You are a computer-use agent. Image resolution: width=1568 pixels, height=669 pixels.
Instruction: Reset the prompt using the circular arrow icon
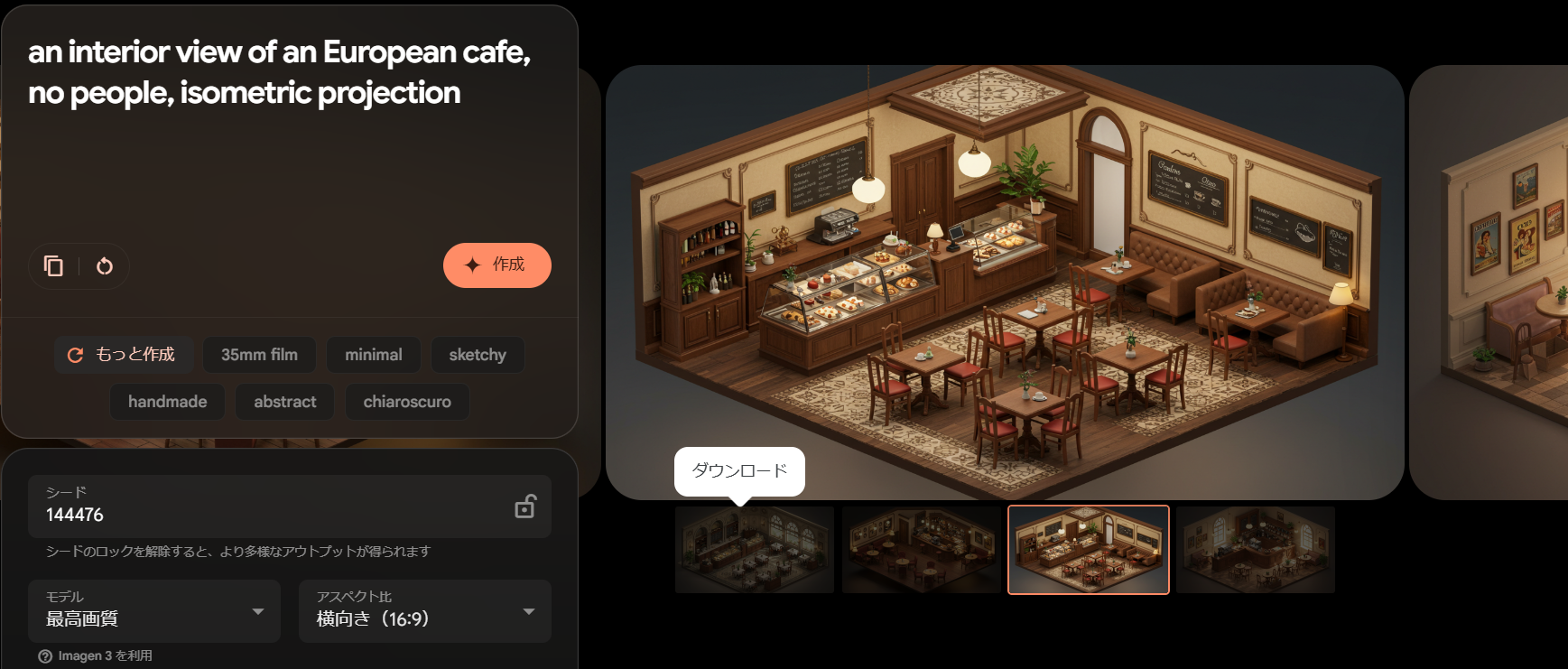pos(105,266)
